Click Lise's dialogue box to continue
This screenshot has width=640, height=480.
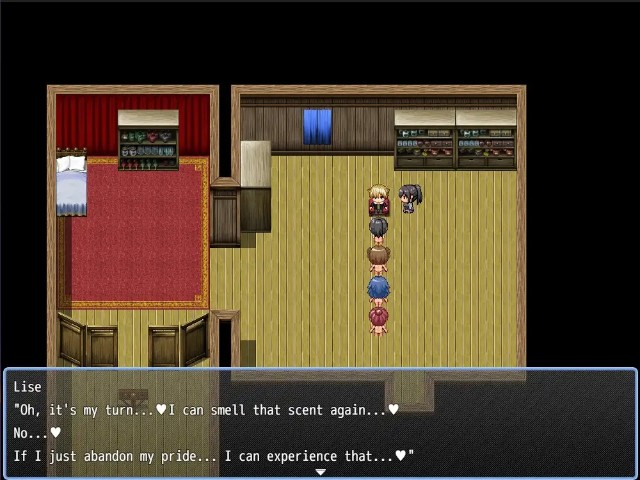click(x=320, y=422)
